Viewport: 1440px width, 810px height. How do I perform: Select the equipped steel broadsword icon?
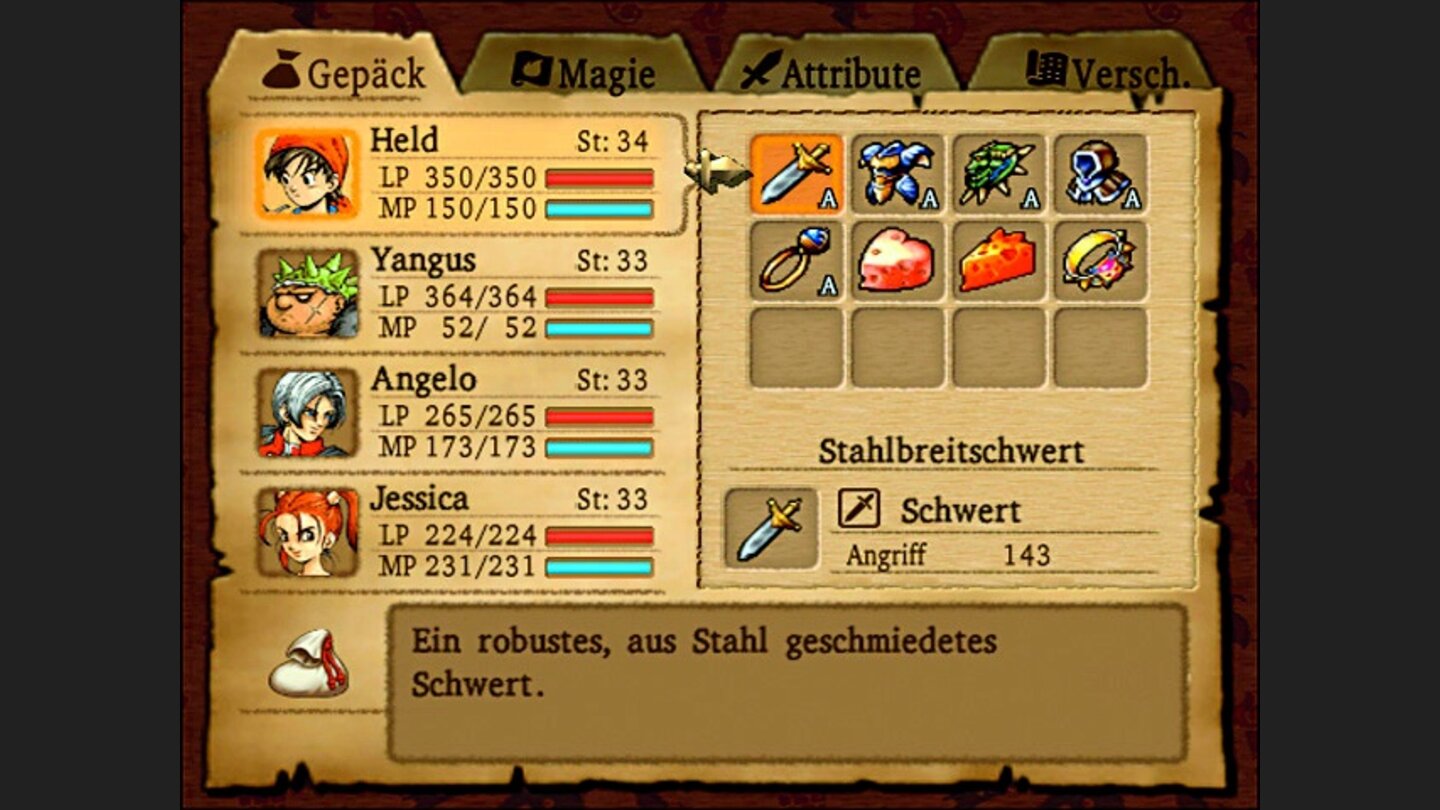[x=795, y=175]
